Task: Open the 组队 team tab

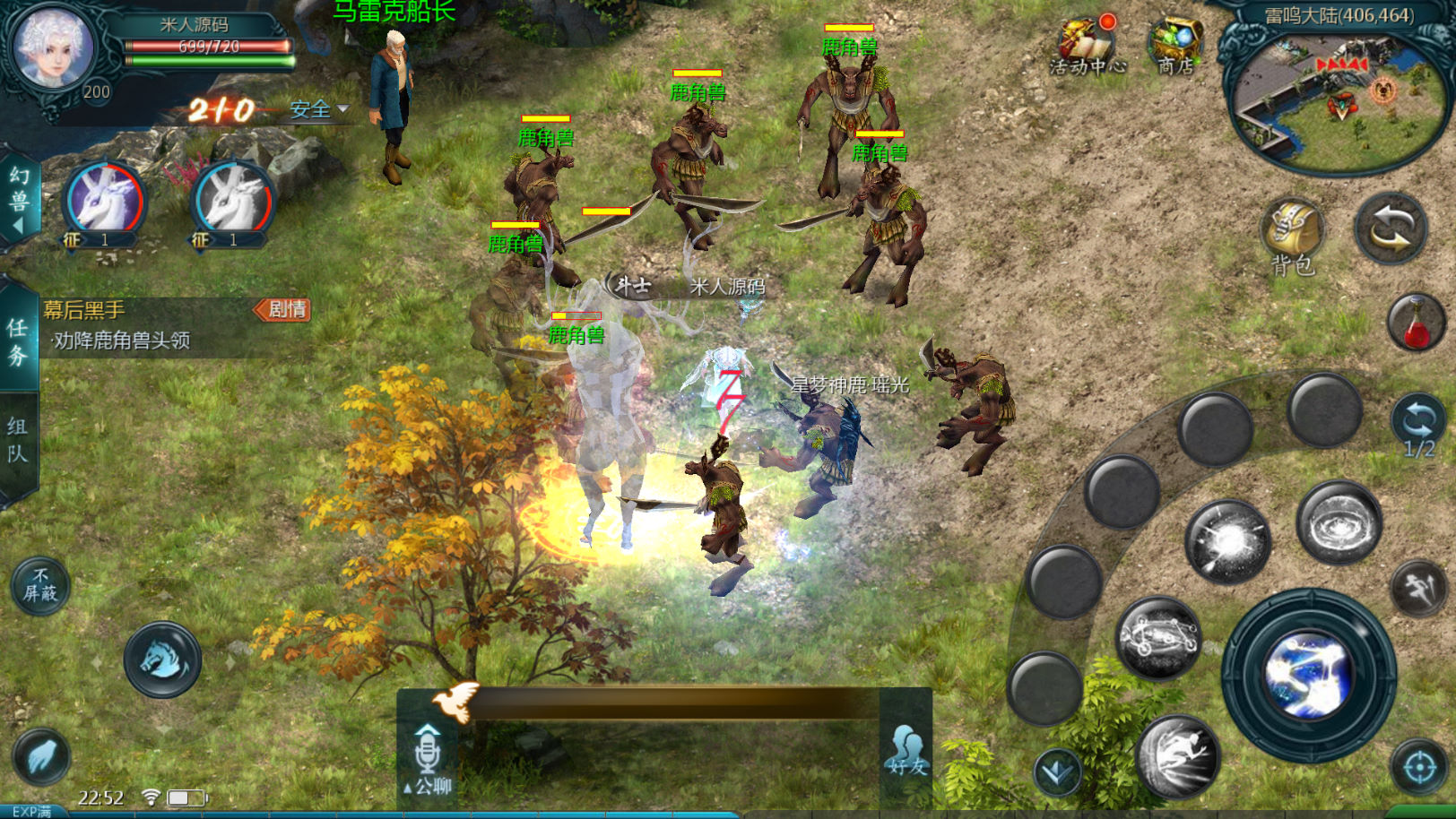Action: (x=18, y=440)
